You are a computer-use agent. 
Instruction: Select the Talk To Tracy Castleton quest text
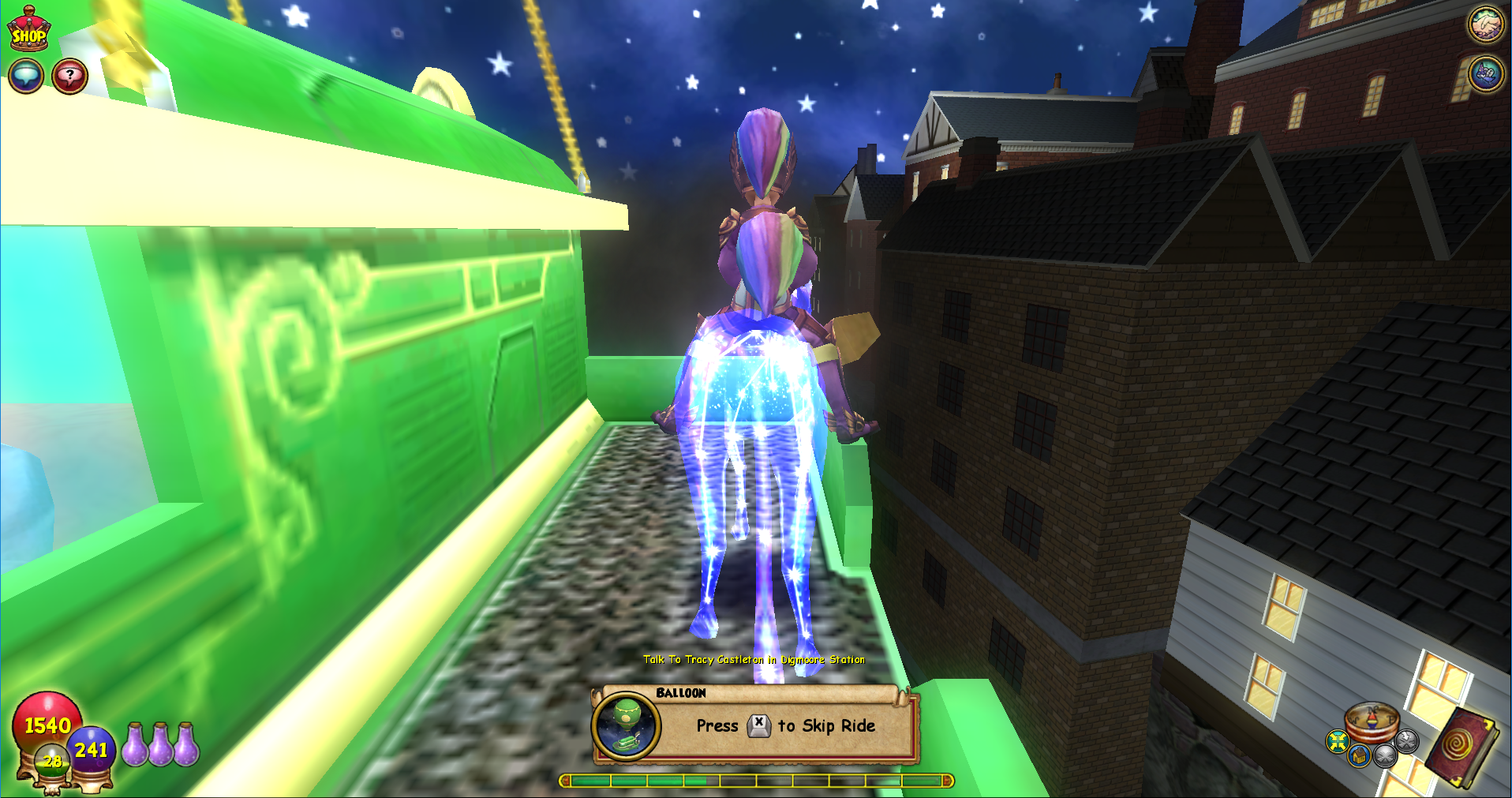point(754,659)
